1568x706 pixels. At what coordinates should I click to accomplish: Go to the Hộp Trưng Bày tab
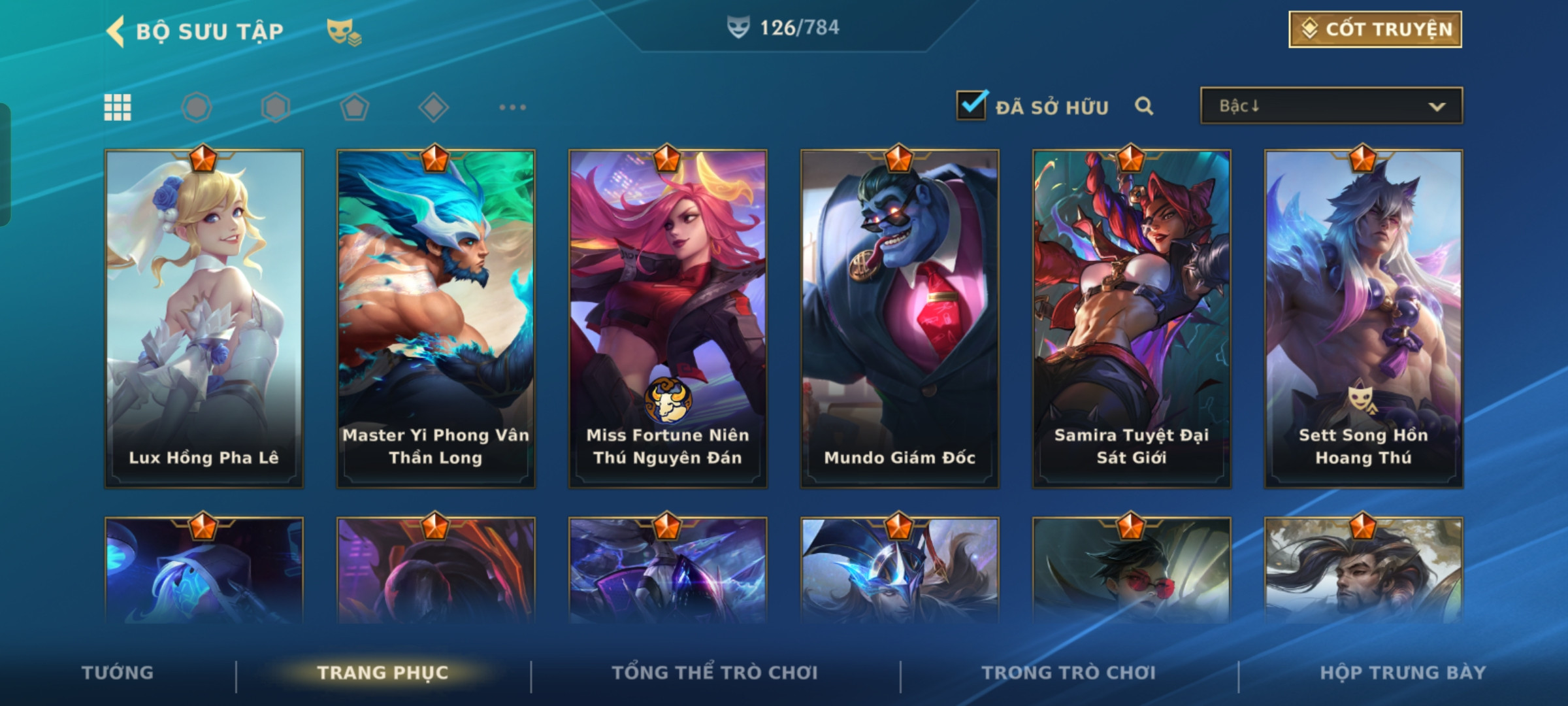[1403, 673]
